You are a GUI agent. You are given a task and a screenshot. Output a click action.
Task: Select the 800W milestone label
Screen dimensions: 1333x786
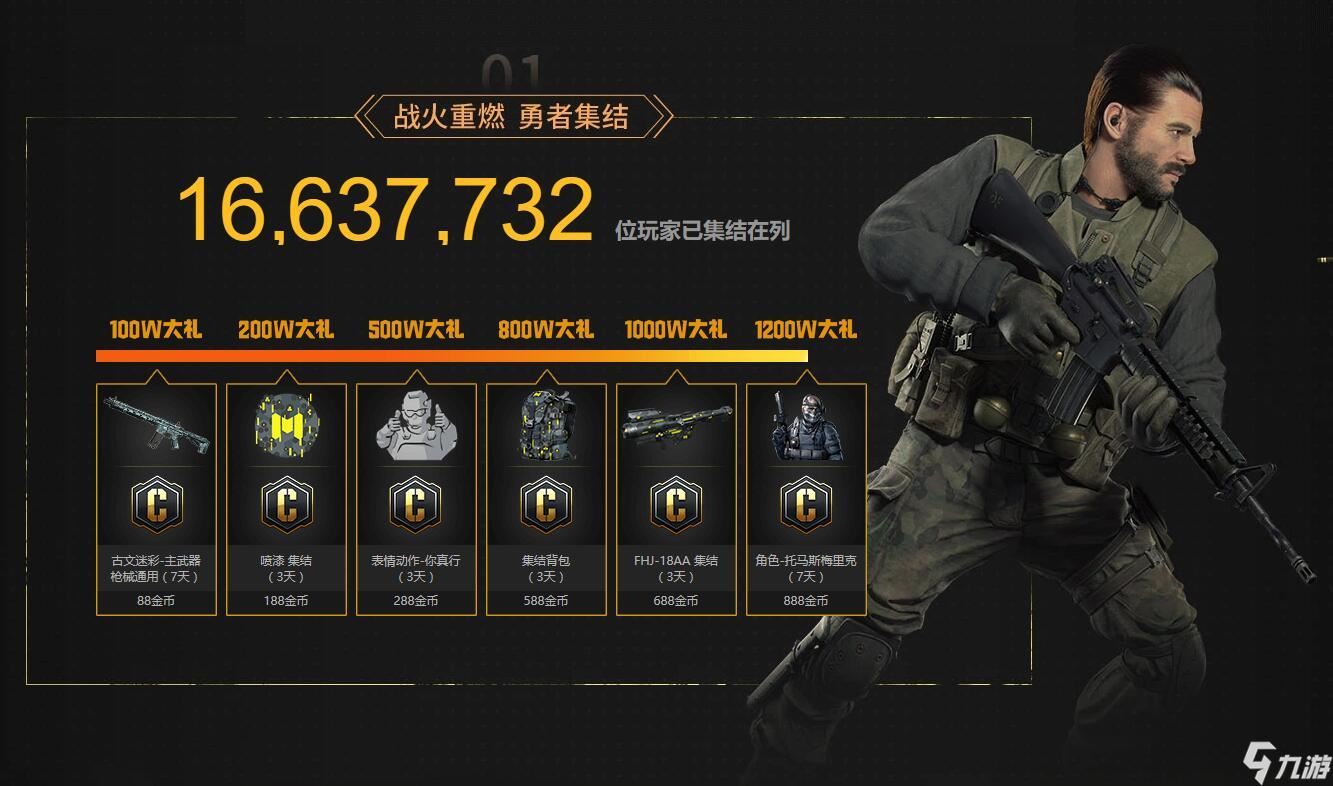(546, 330)
